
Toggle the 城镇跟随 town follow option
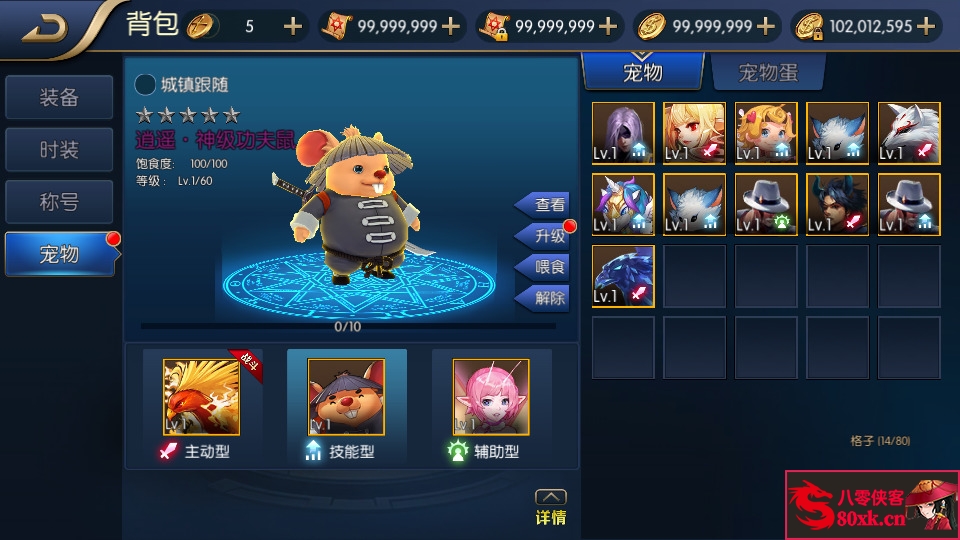pyautogui.click(x=145, y=85)
